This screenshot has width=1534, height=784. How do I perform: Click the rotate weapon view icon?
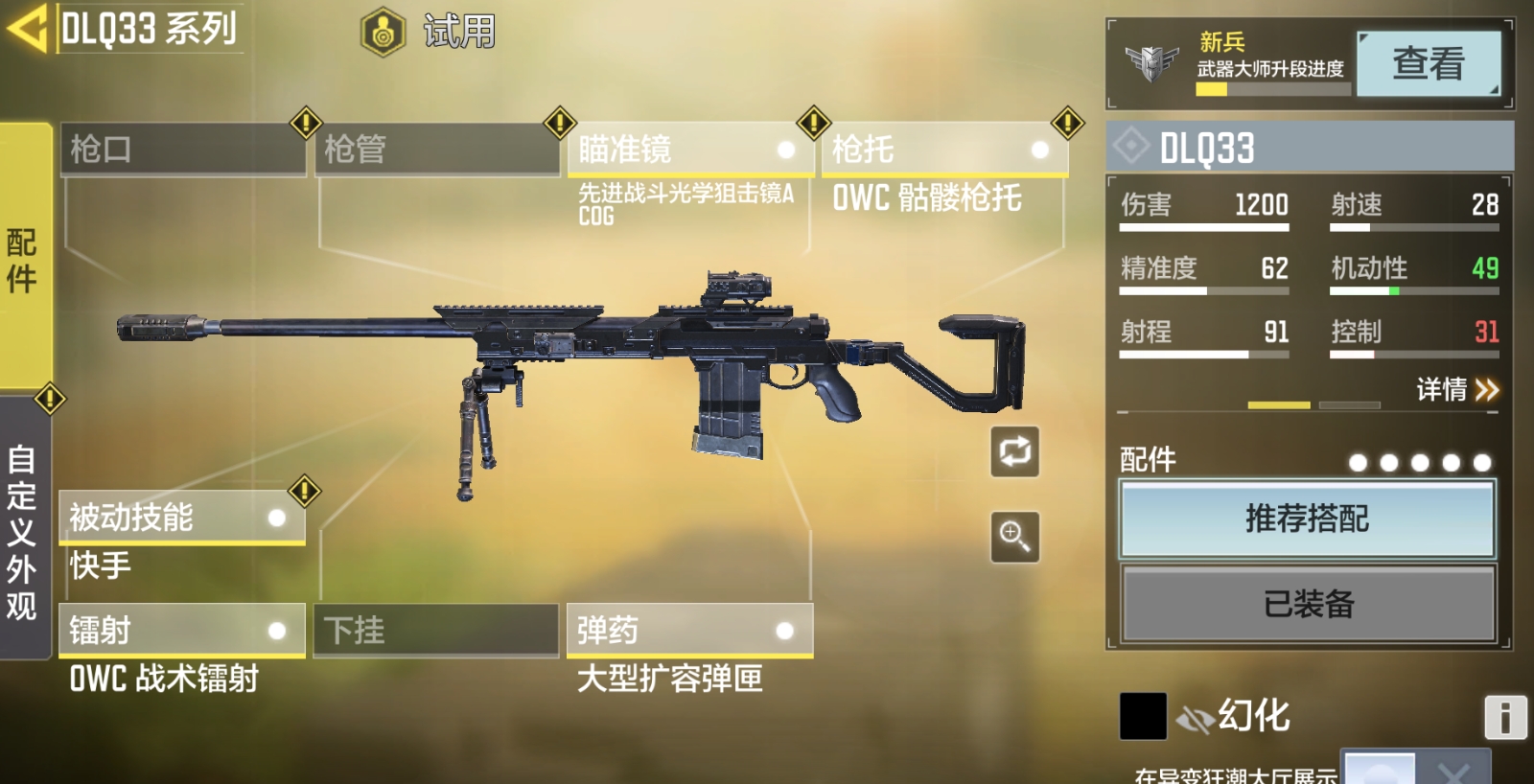click(x=1013, y=451)
